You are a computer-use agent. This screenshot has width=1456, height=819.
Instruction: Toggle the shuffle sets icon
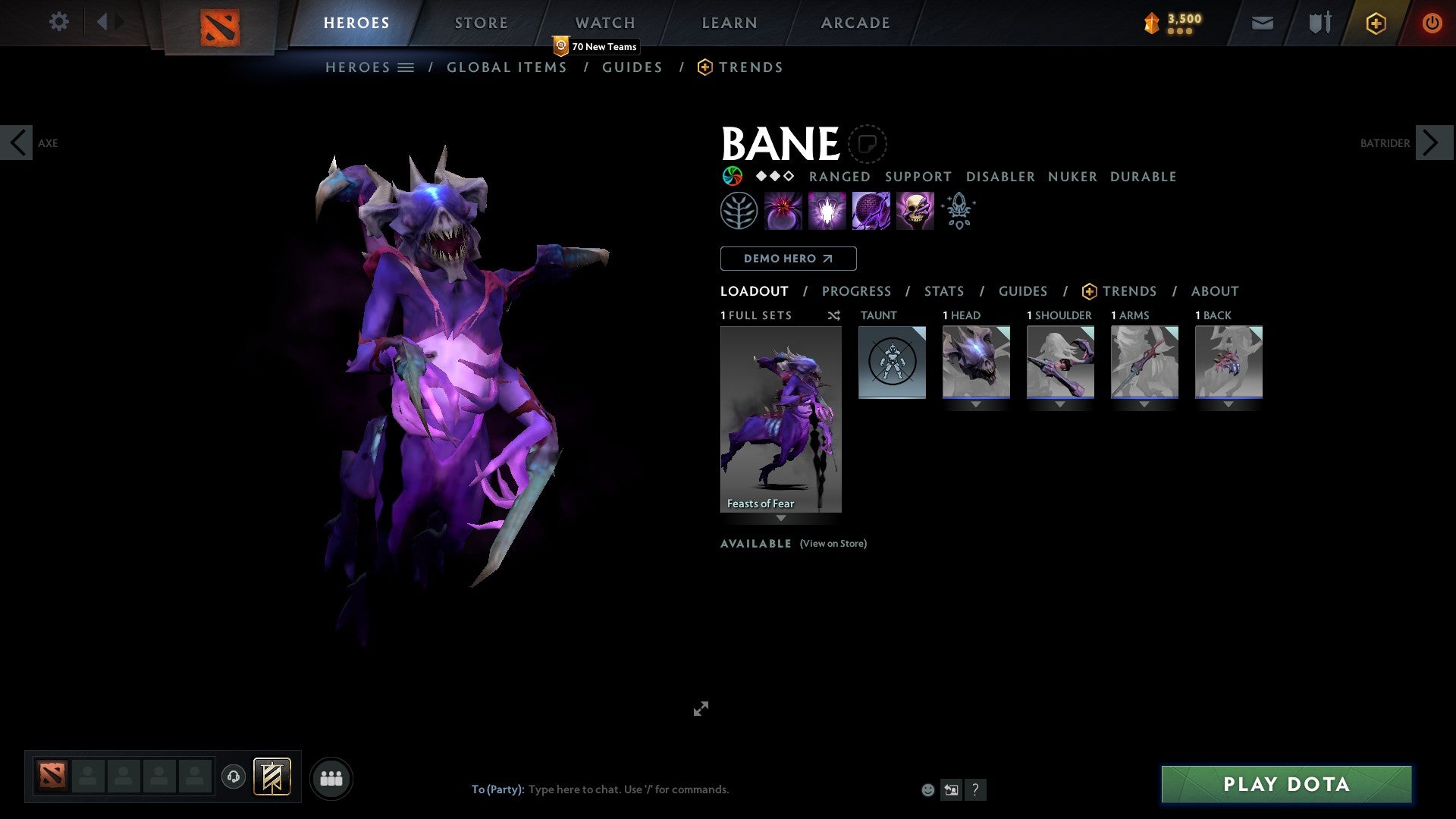tap(833, 315)
